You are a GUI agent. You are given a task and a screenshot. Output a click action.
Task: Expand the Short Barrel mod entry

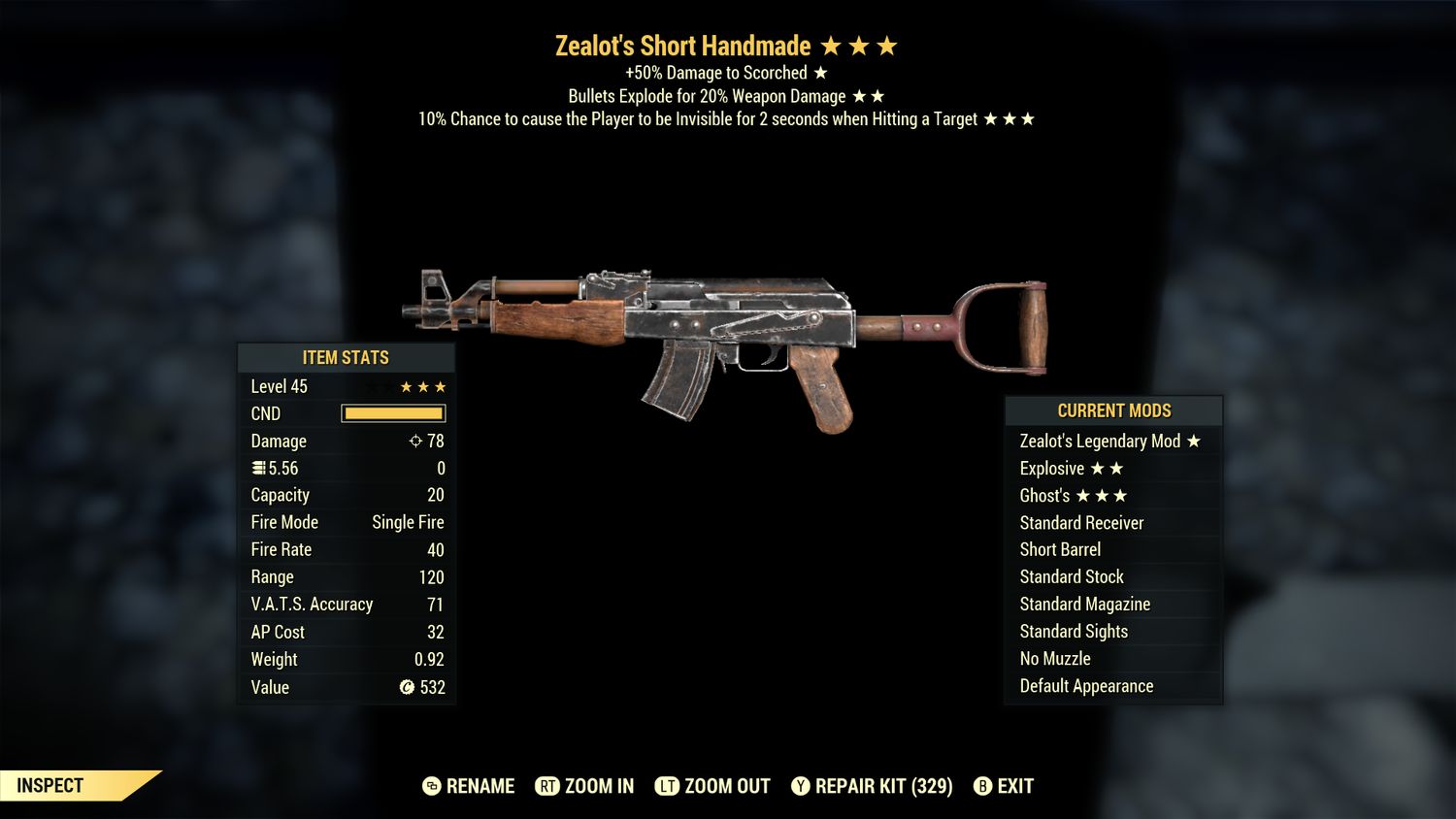point(1060,549)
